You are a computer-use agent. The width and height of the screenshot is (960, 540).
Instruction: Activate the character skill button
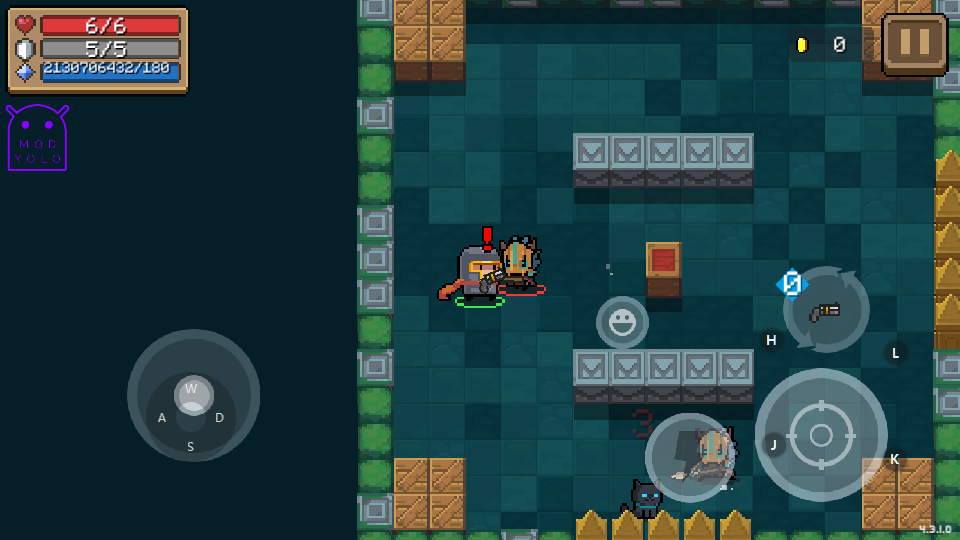pos(690,457)
